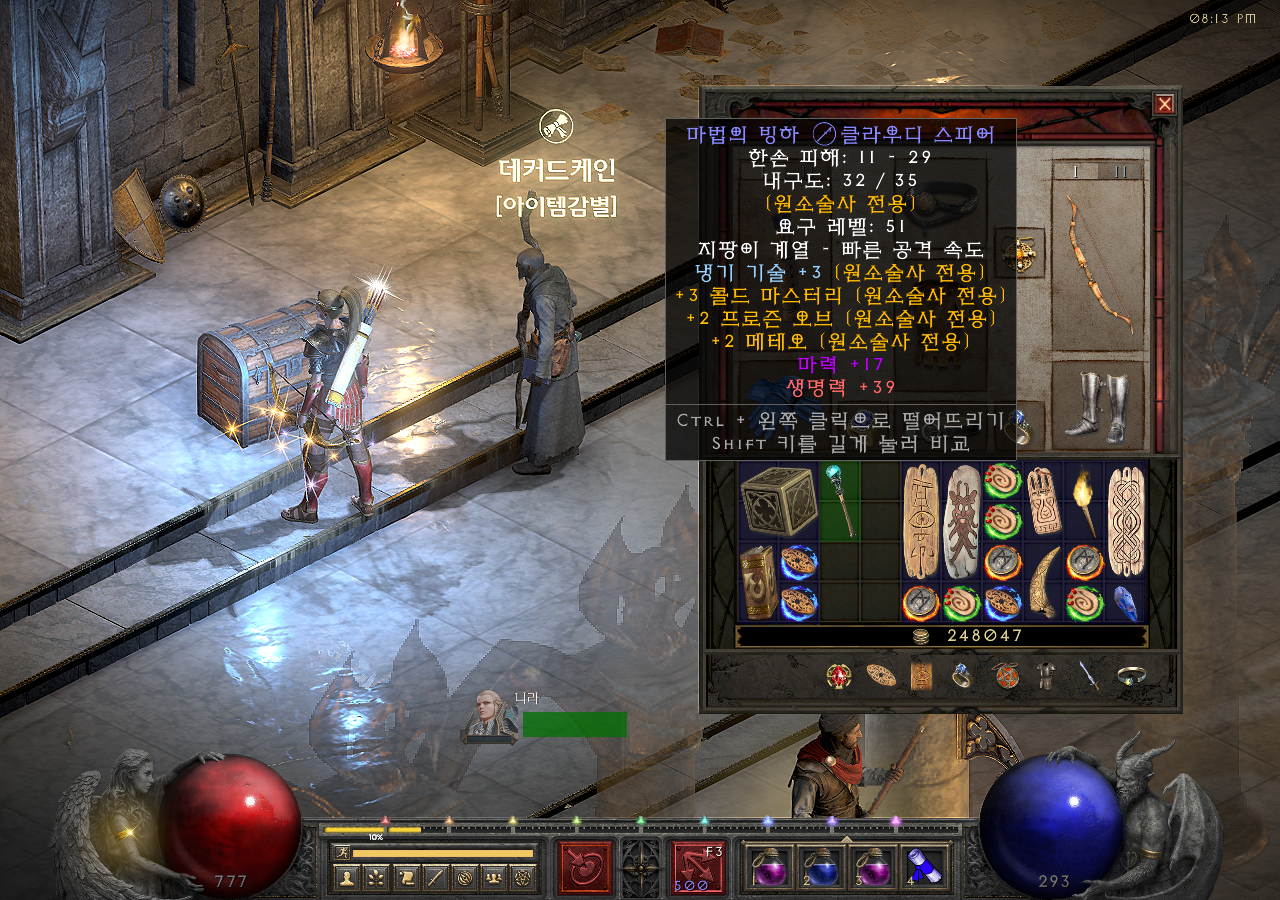The image size is (1280, 900).
Task: Select the equipped metal boots
Action: pyautogui.click(x=1096, y=406)
